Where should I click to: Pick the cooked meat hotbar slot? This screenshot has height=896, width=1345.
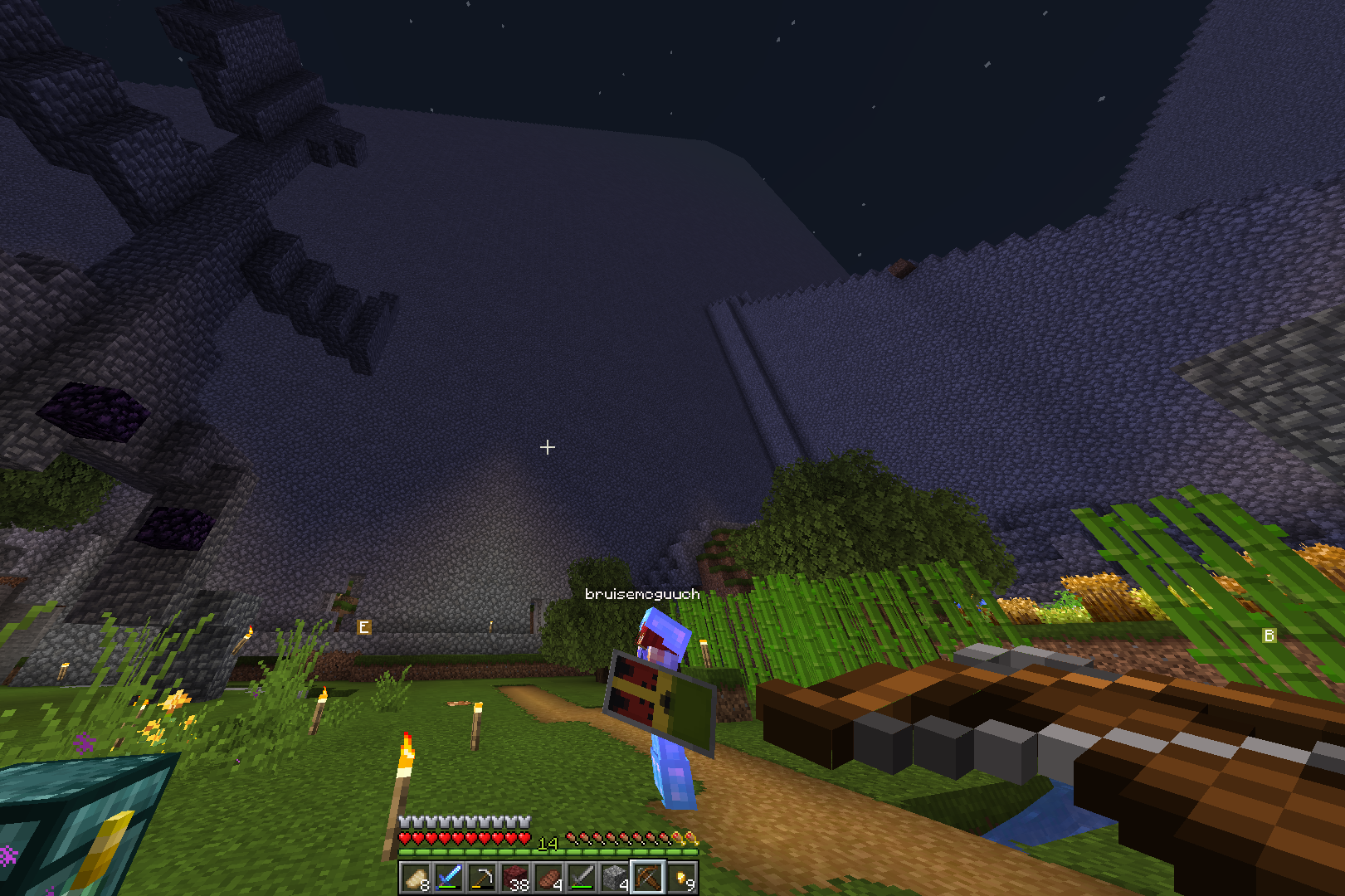[548, 877]
